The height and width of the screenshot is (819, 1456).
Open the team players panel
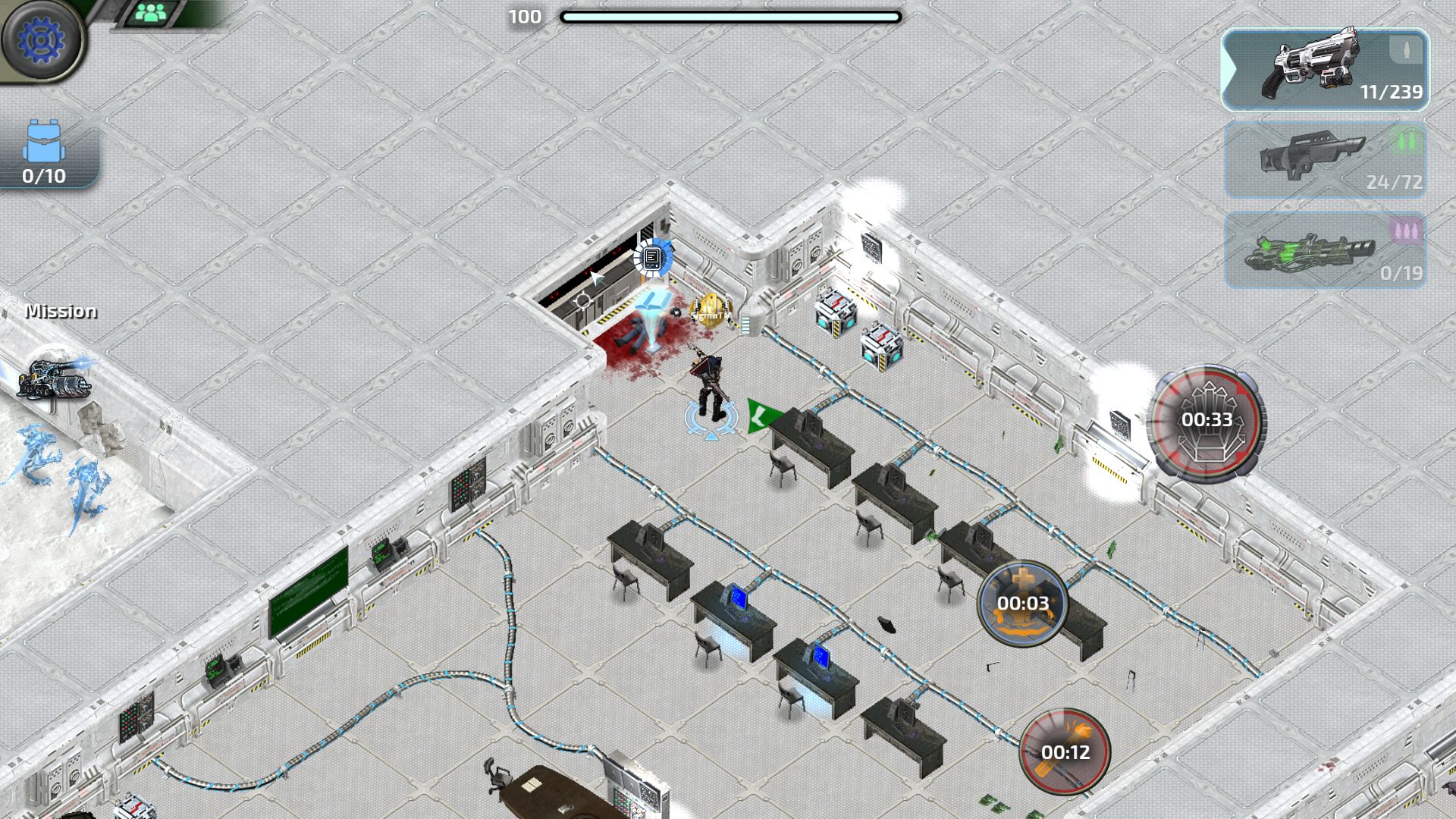(x=152, y=13)
